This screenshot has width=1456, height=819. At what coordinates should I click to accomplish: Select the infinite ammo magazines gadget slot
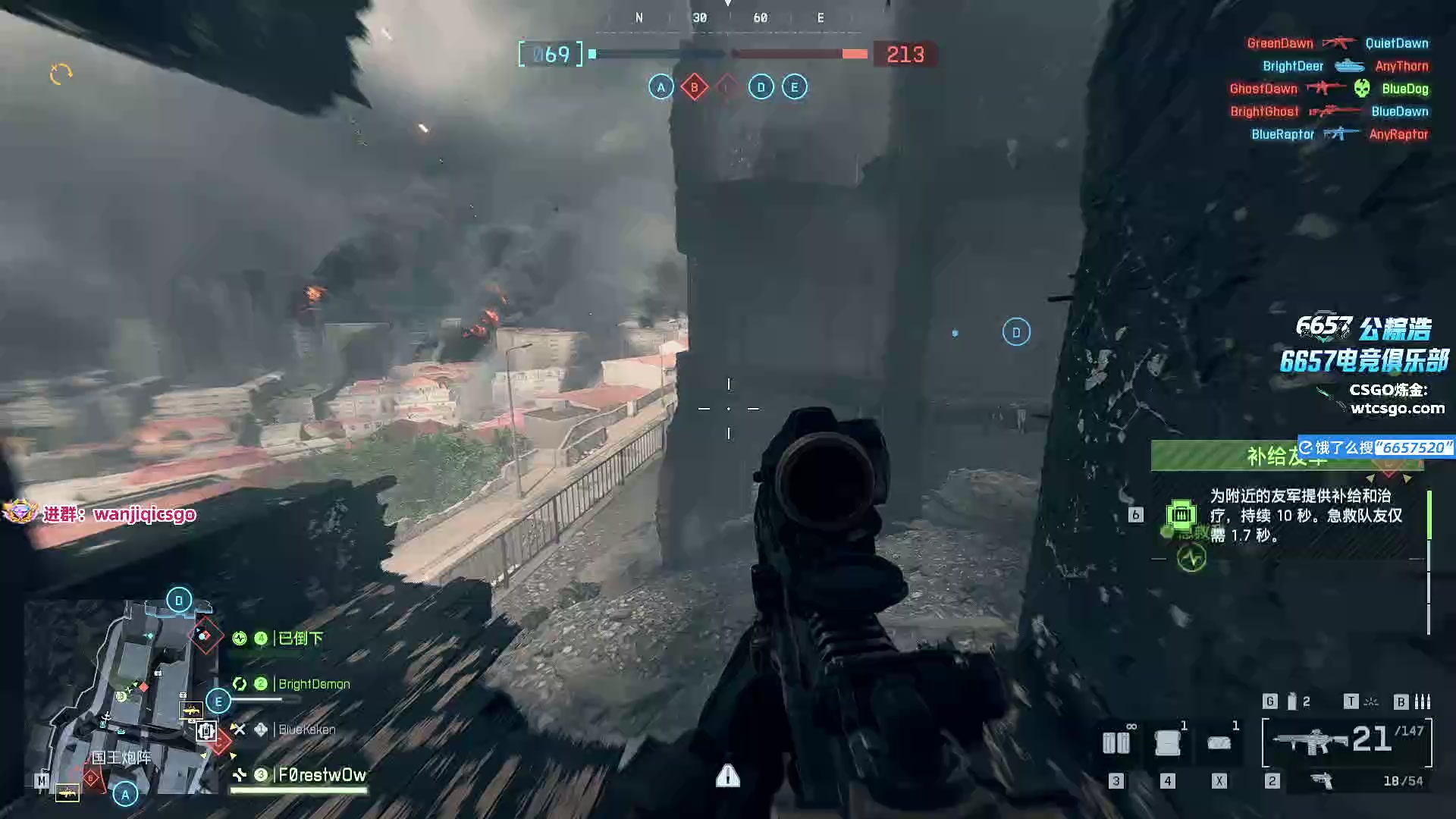point(1116,742)
